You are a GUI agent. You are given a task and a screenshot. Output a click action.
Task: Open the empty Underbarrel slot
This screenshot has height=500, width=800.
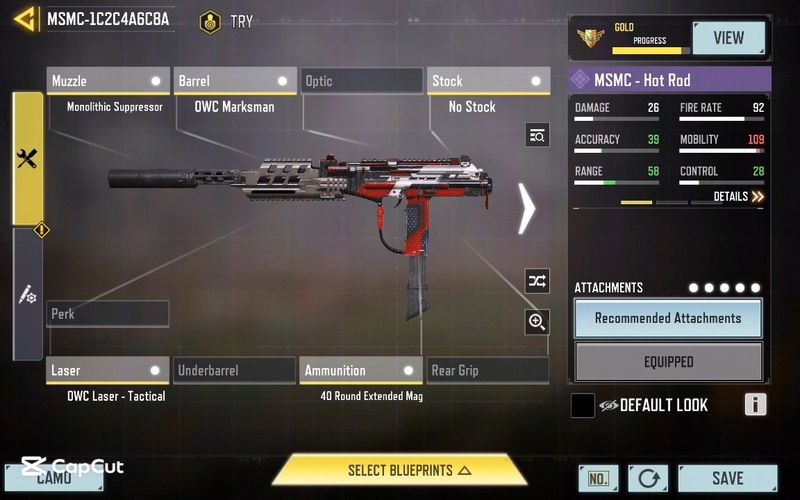(x=234, y=371)
